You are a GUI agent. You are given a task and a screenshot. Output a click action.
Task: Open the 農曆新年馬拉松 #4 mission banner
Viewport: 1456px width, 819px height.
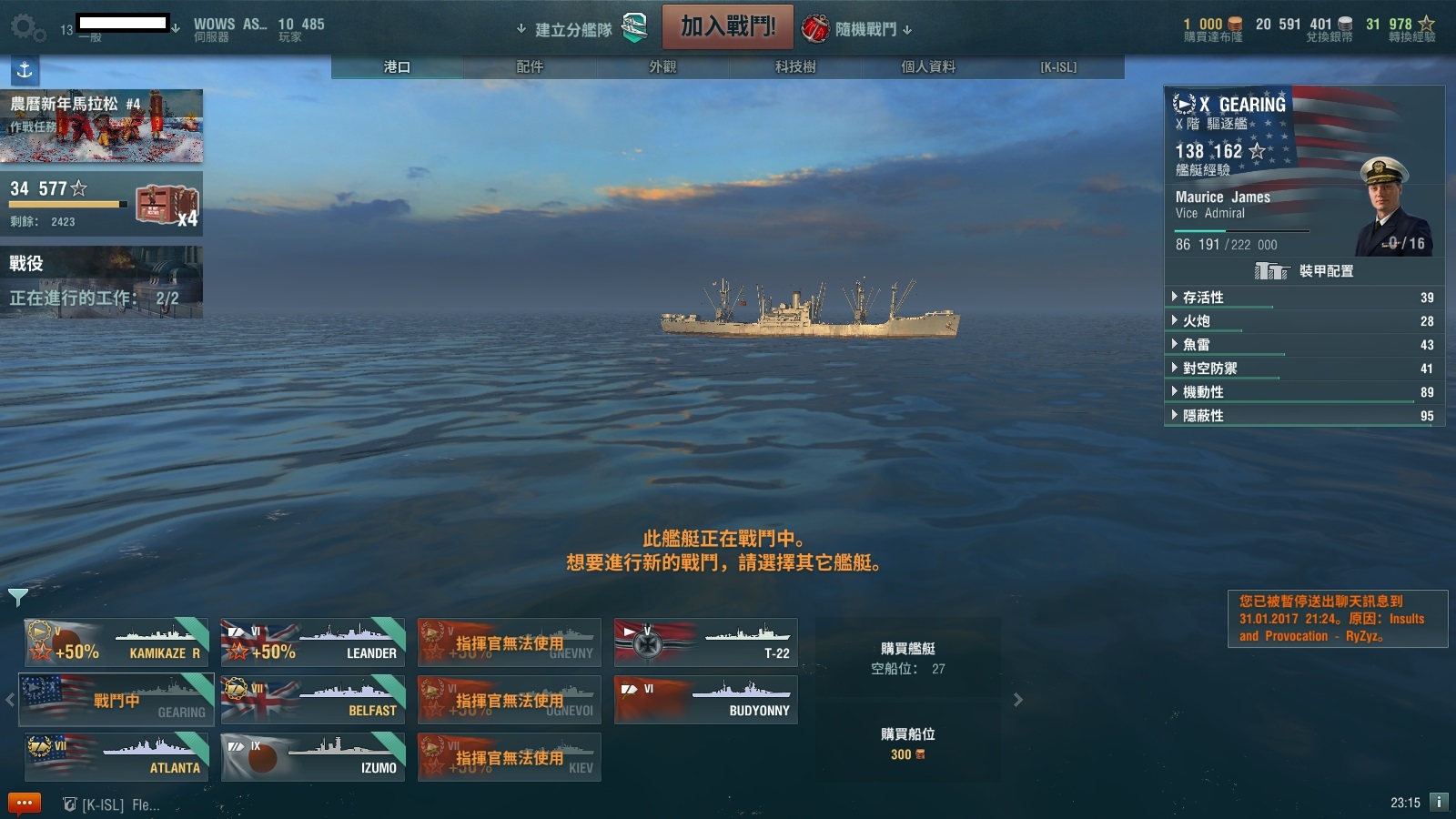[x=101, y=126]
